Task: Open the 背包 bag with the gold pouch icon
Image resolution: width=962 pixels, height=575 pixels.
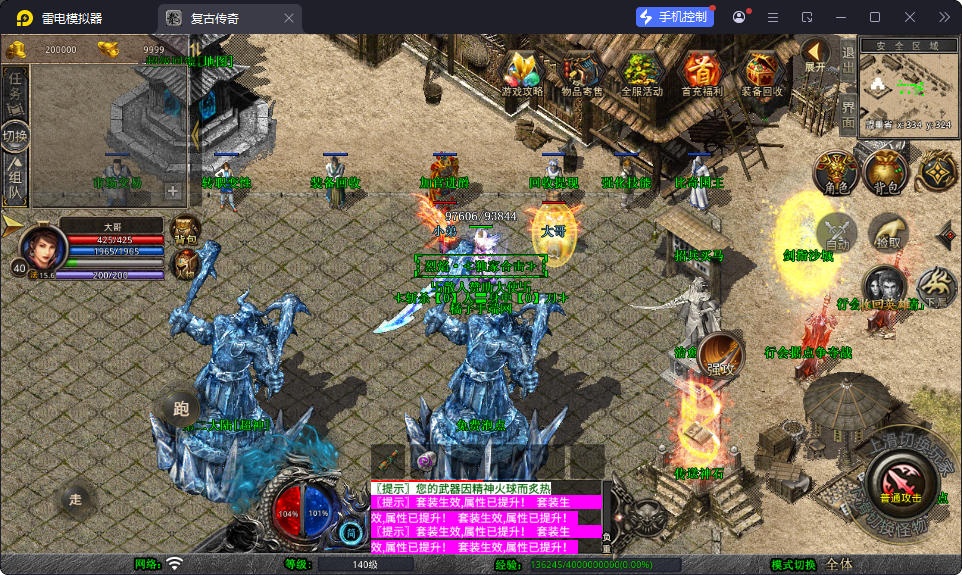Action: point(886,171)
